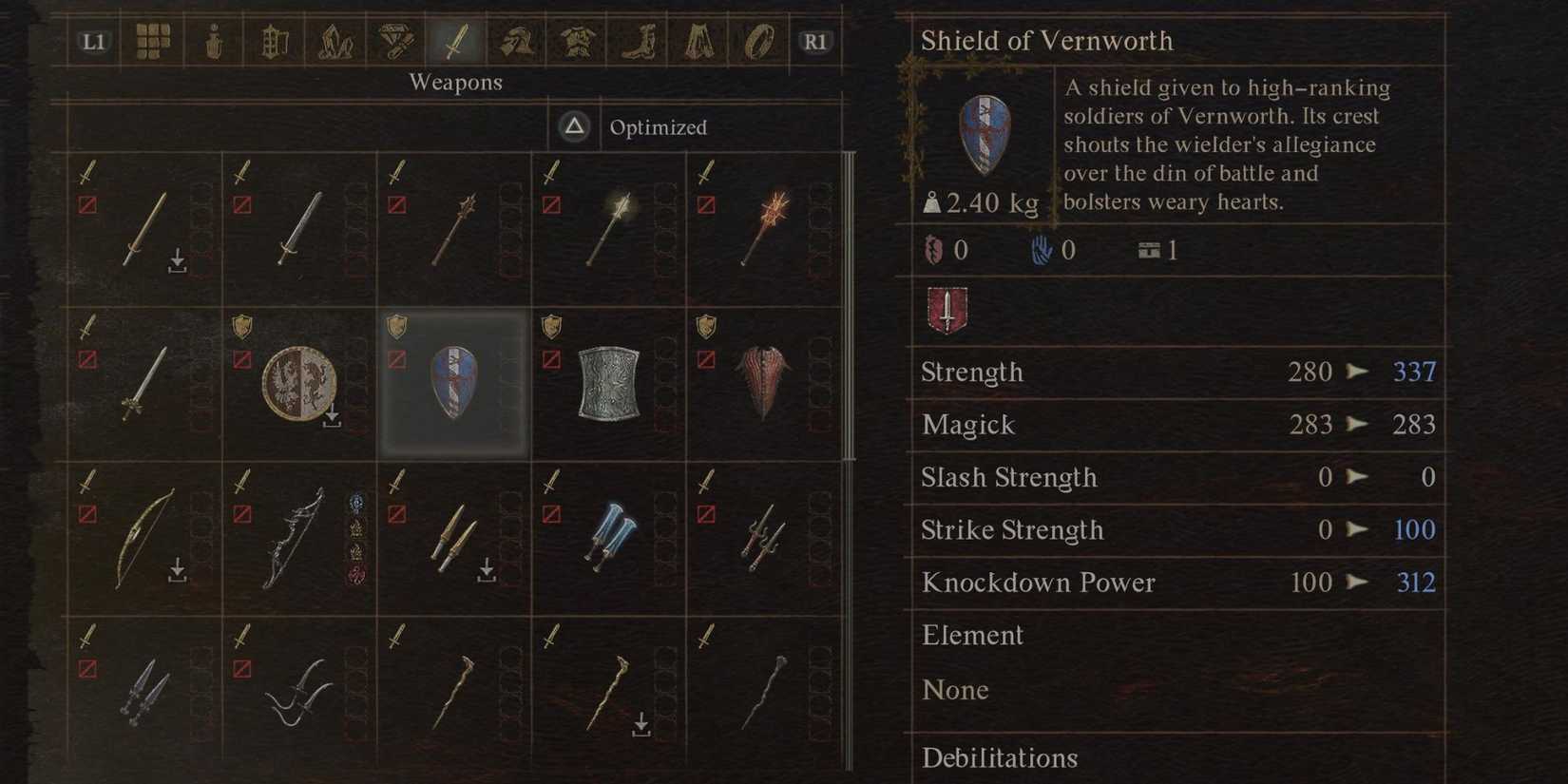
Task: Open the all-items grid tab
Action: pyautogui.click(x=152, y=40)
